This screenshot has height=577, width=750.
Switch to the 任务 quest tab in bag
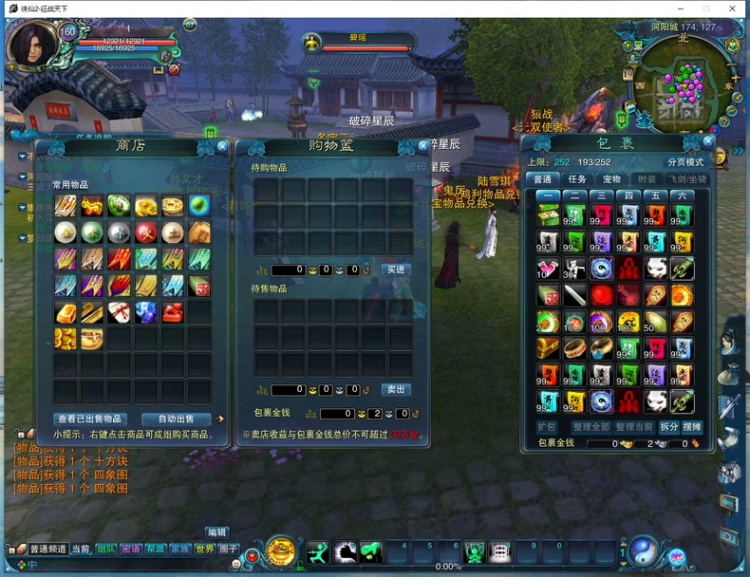[x=577, y=179]
